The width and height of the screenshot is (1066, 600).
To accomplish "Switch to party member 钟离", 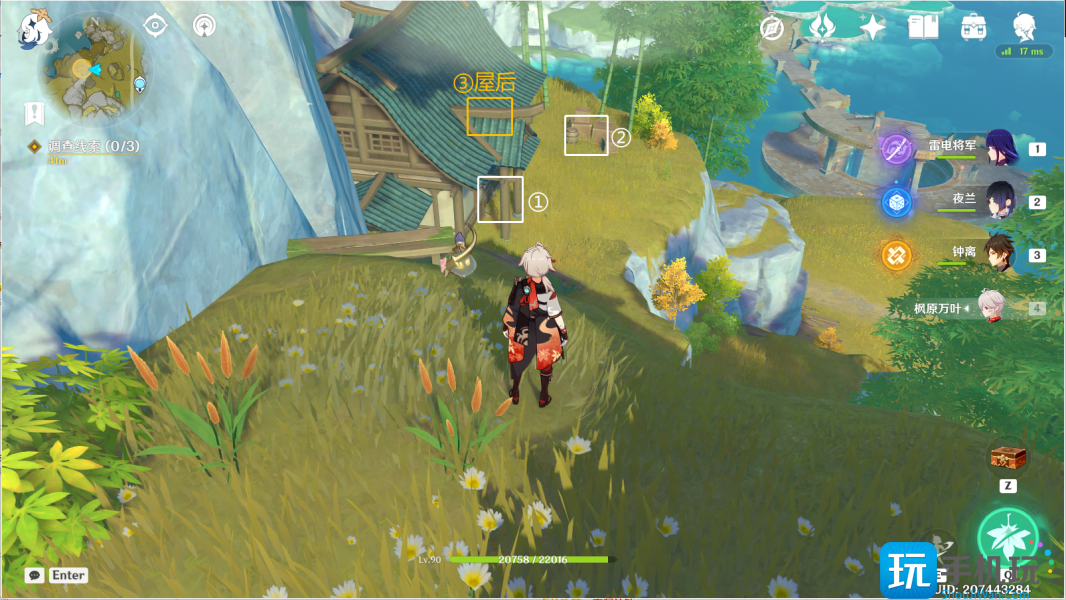I will coord(1001,254).
